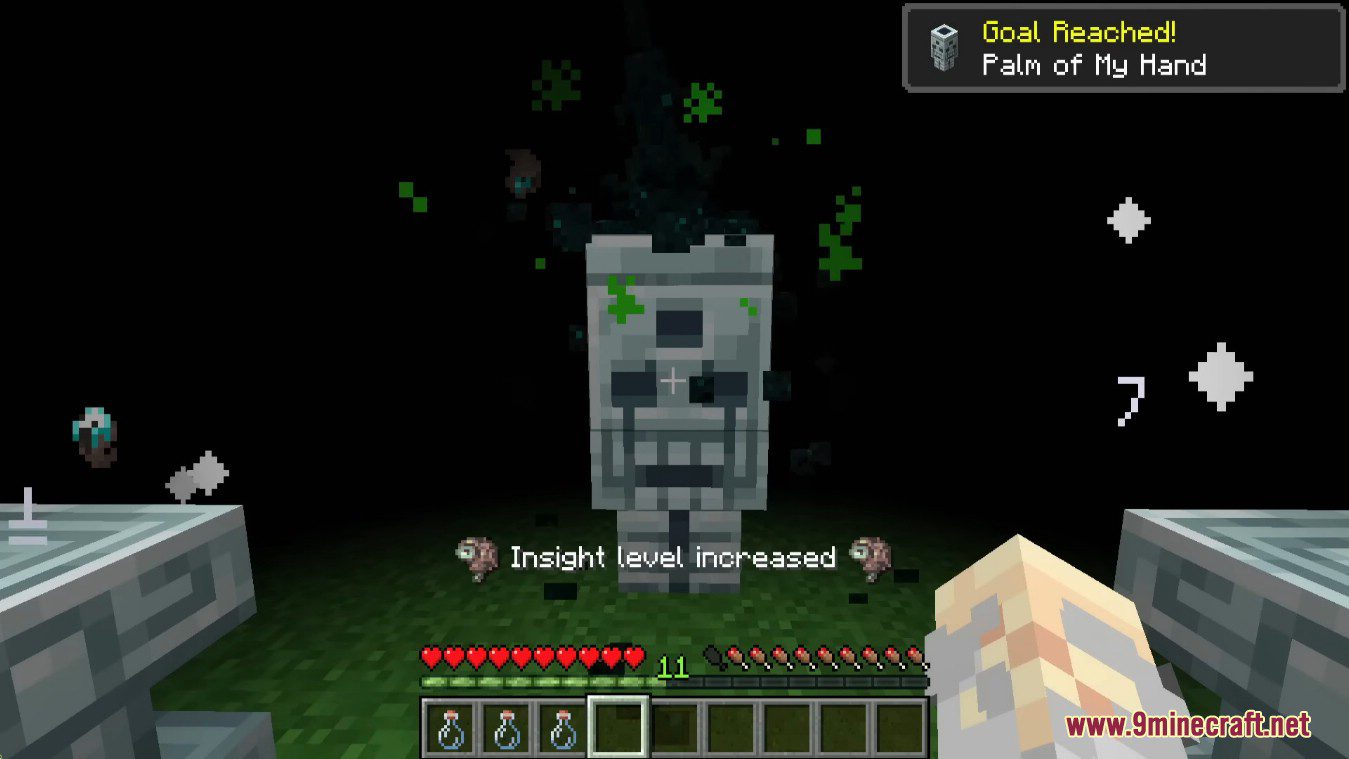
Task: Click the second potion bottle in the hotbar
Action: pyautogui.click(x=507, y=729)
